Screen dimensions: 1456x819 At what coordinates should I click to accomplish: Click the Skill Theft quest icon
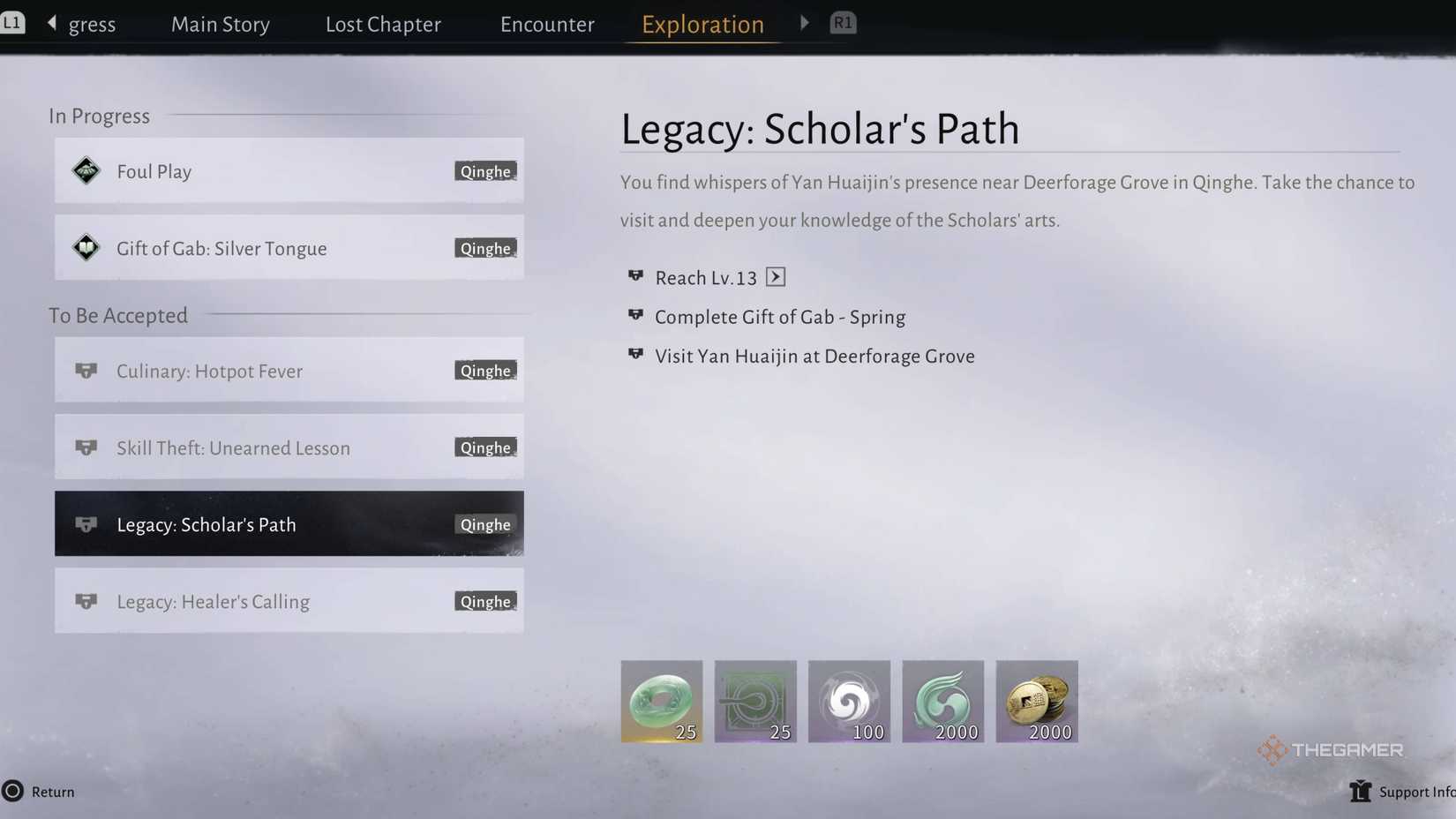coord(86,447)
